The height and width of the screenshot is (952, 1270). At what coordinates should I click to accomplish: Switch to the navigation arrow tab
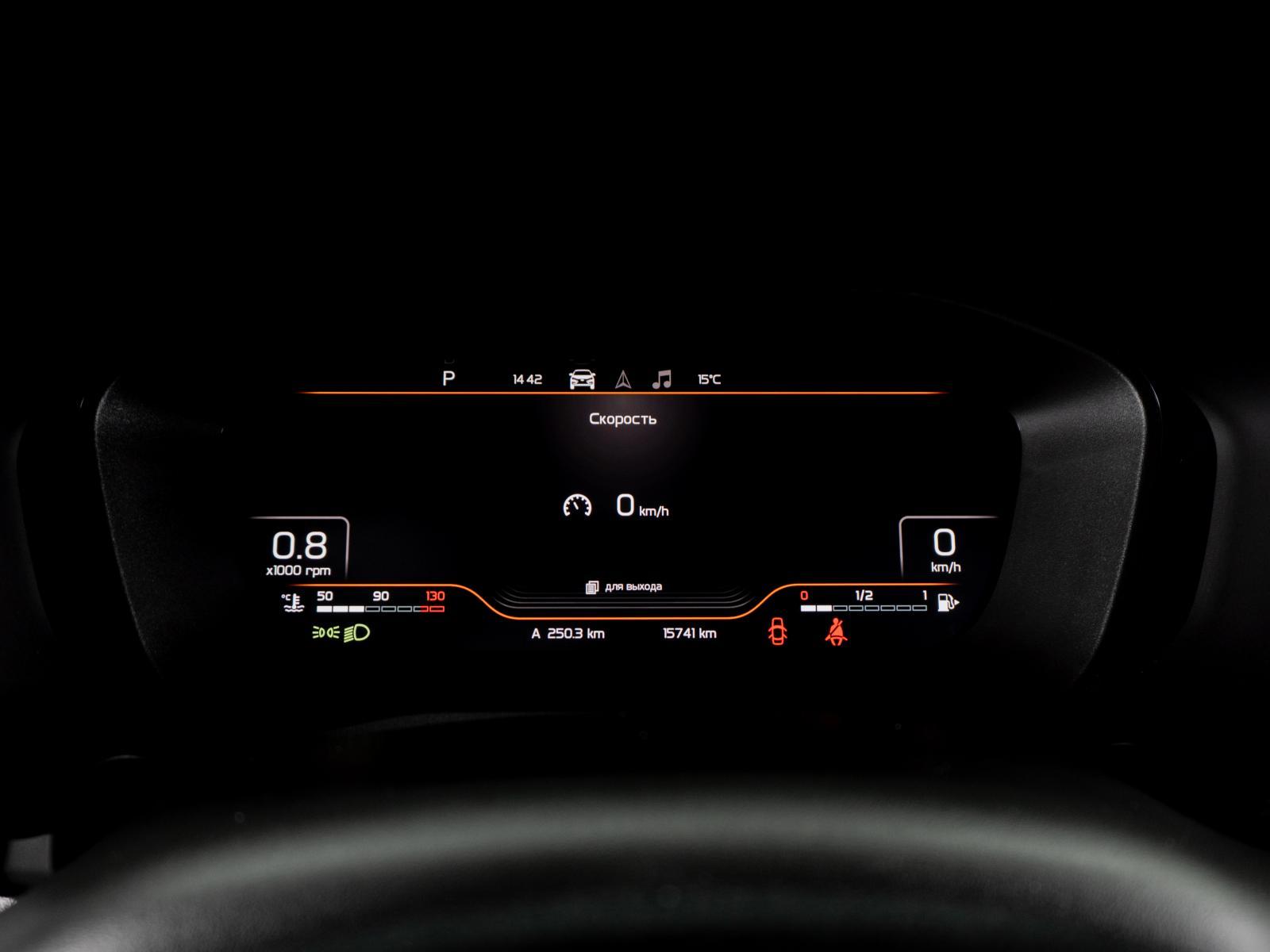[x=623, y=380]
